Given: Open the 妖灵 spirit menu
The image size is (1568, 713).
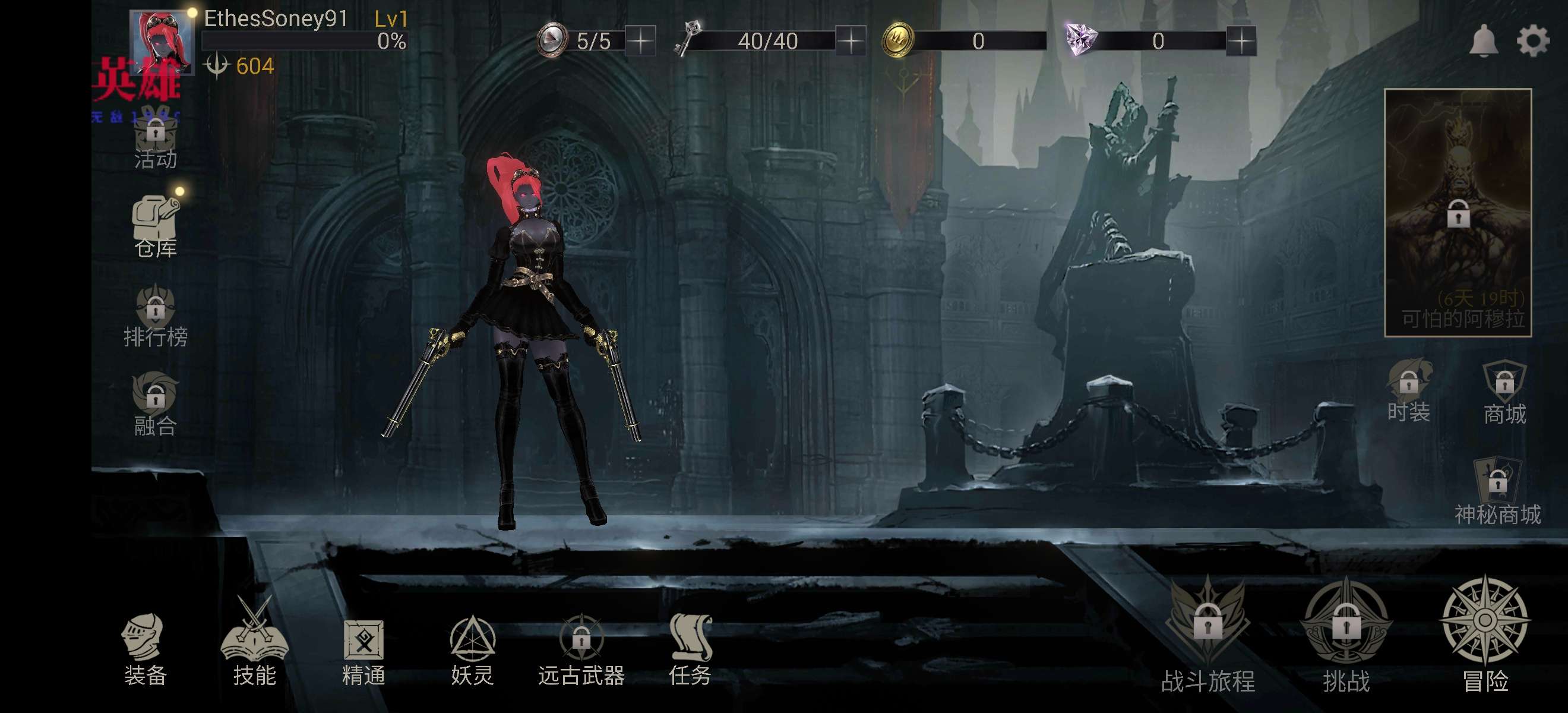Looking at the screenshot, I should pos(472,648).
